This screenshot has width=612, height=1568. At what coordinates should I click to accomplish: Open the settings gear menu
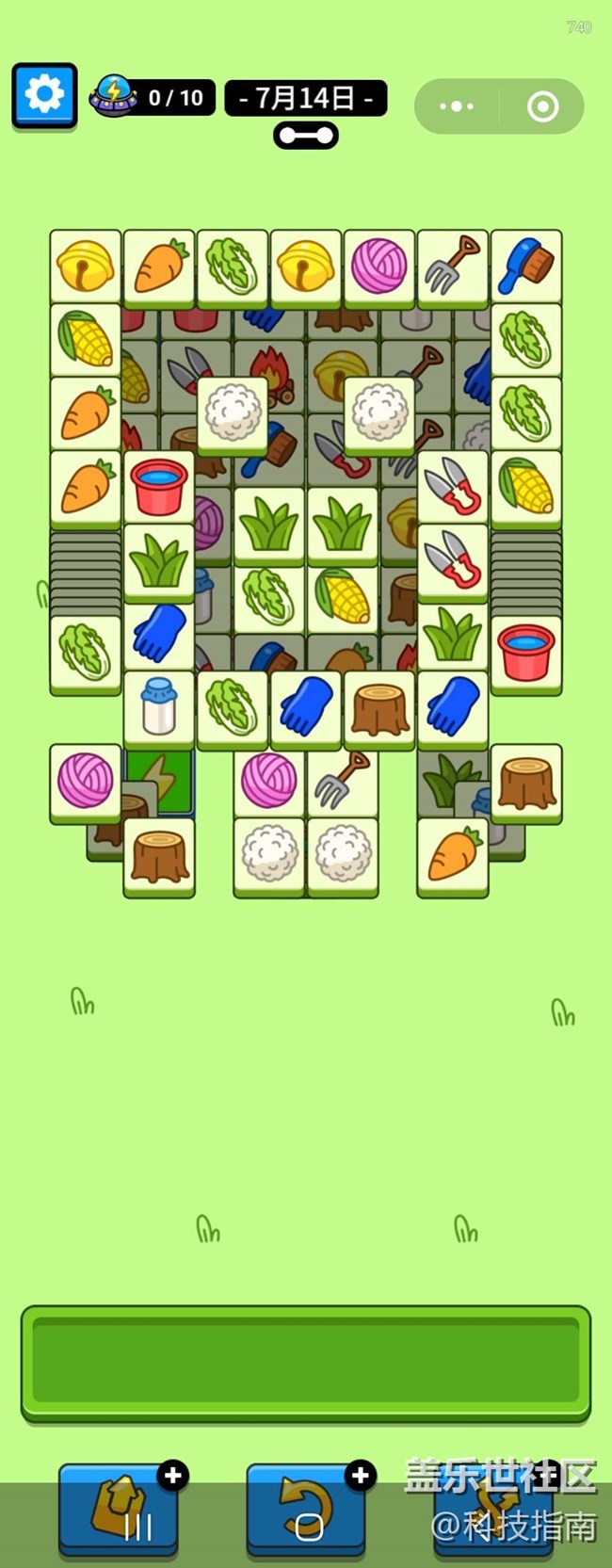click(44, 94)
